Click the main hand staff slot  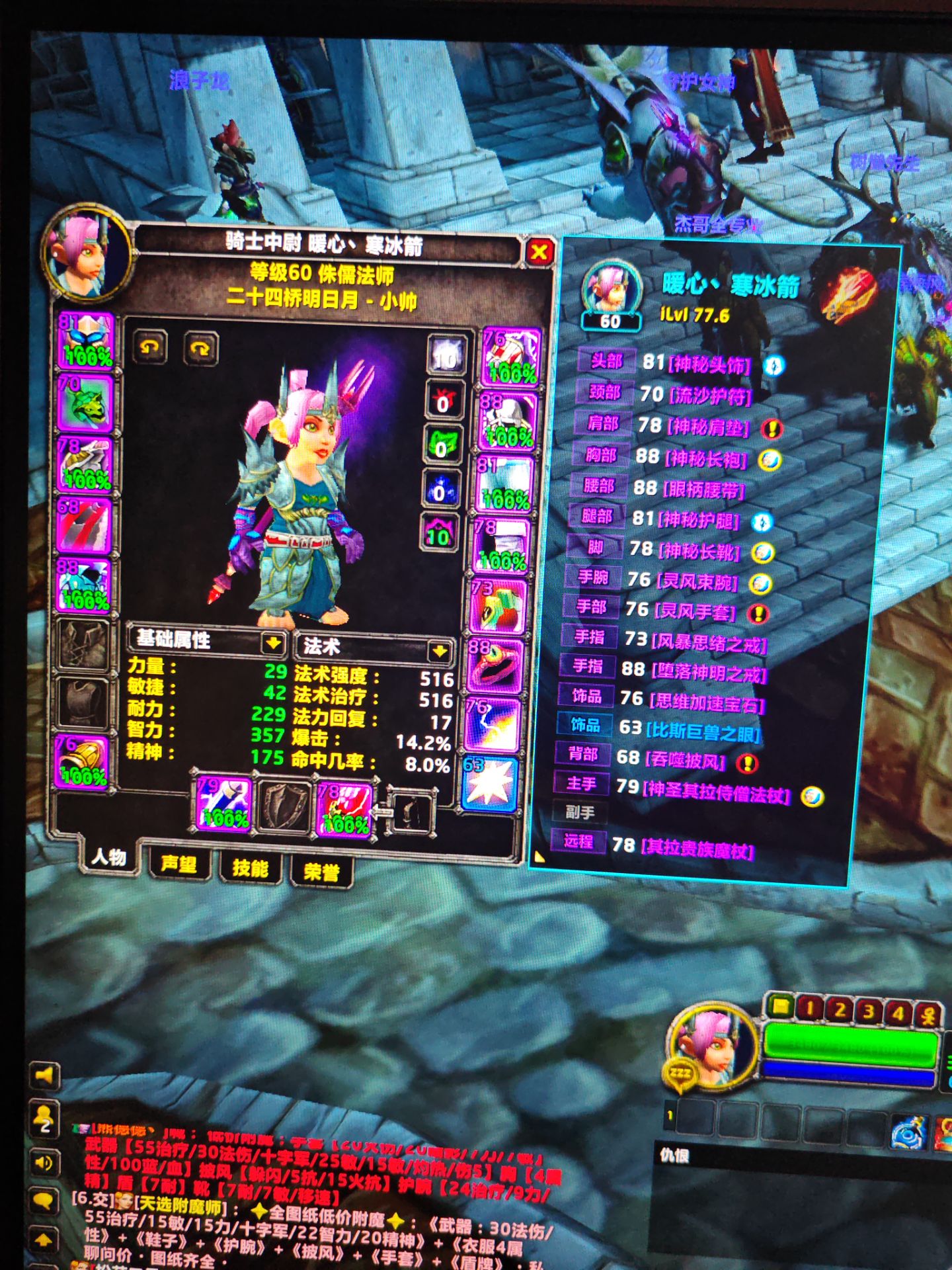[x=223, y=804]
